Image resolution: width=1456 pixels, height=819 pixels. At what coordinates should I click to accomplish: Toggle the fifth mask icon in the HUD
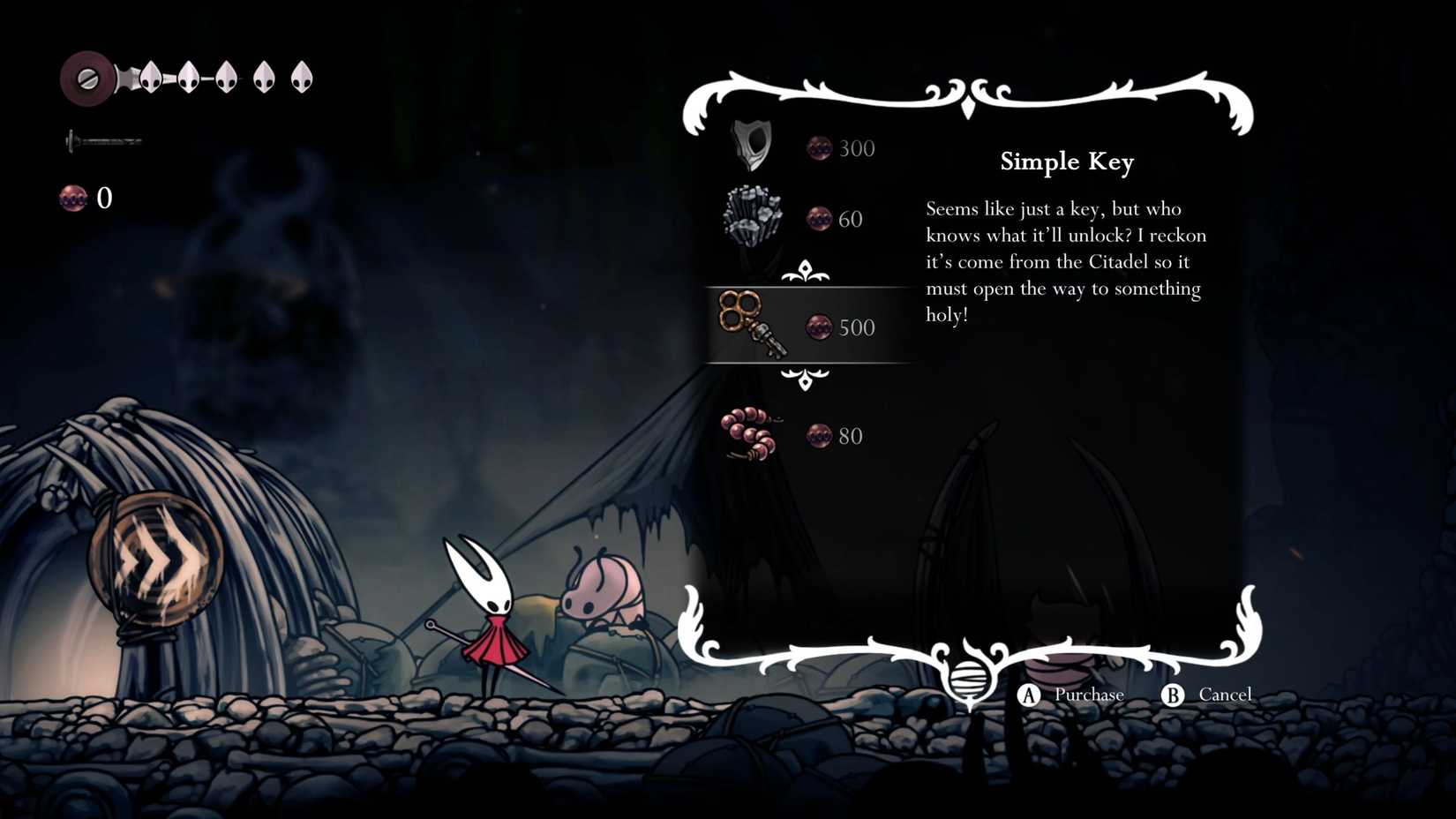(300, 76)
